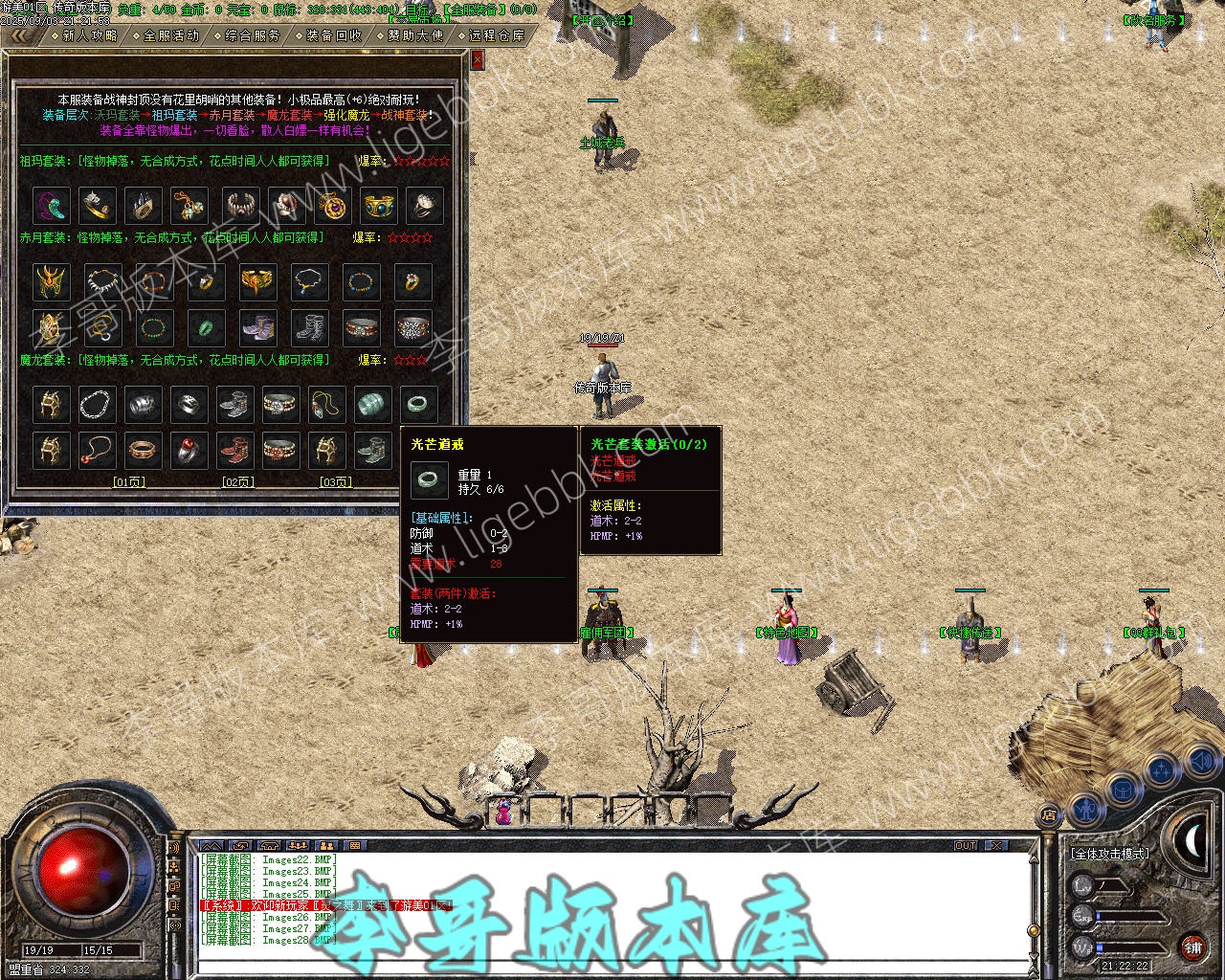Open the 远程仓库 tab

click(x=498, y=35)
